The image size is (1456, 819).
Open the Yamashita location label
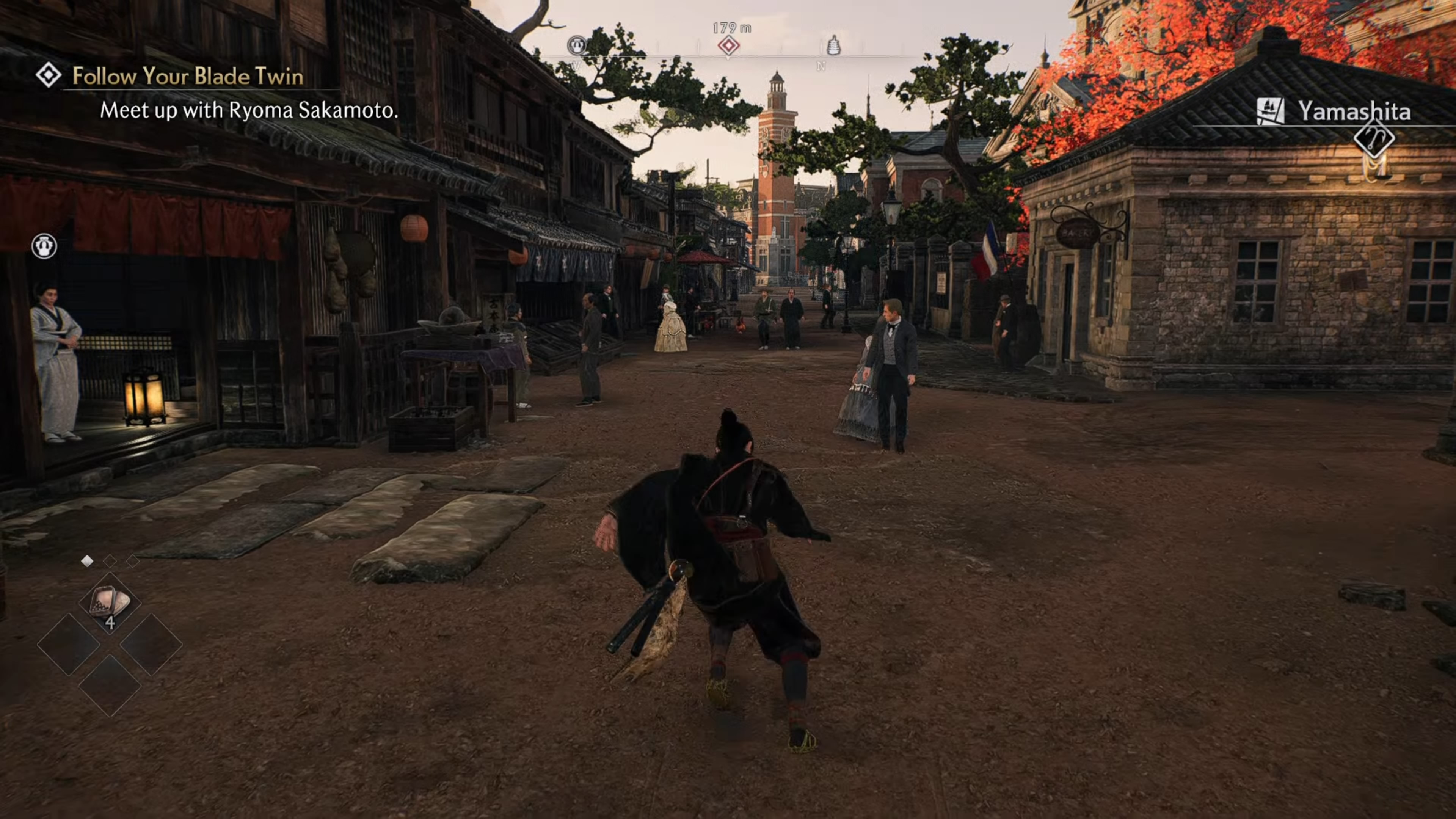[x=1353, y=111]
